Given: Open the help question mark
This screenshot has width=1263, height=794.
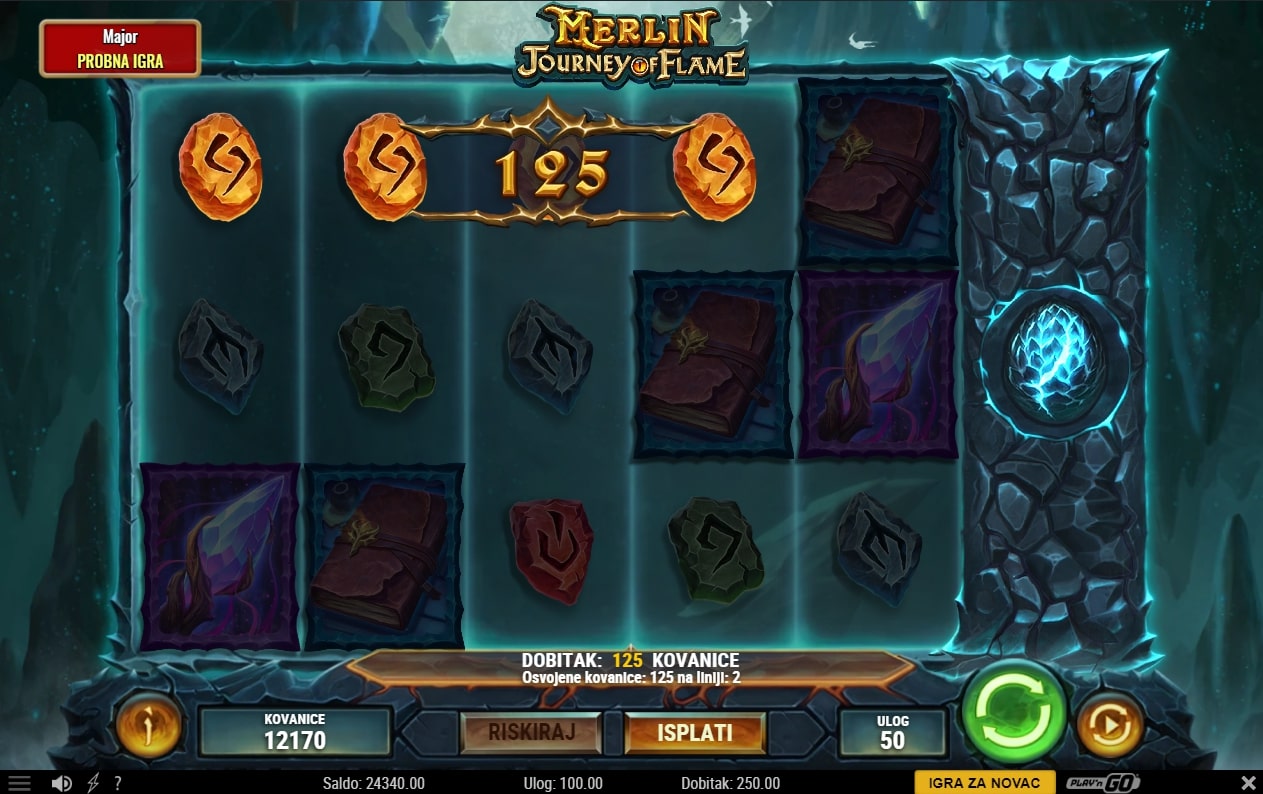Looking at the screenshot, I should [118, 783].
